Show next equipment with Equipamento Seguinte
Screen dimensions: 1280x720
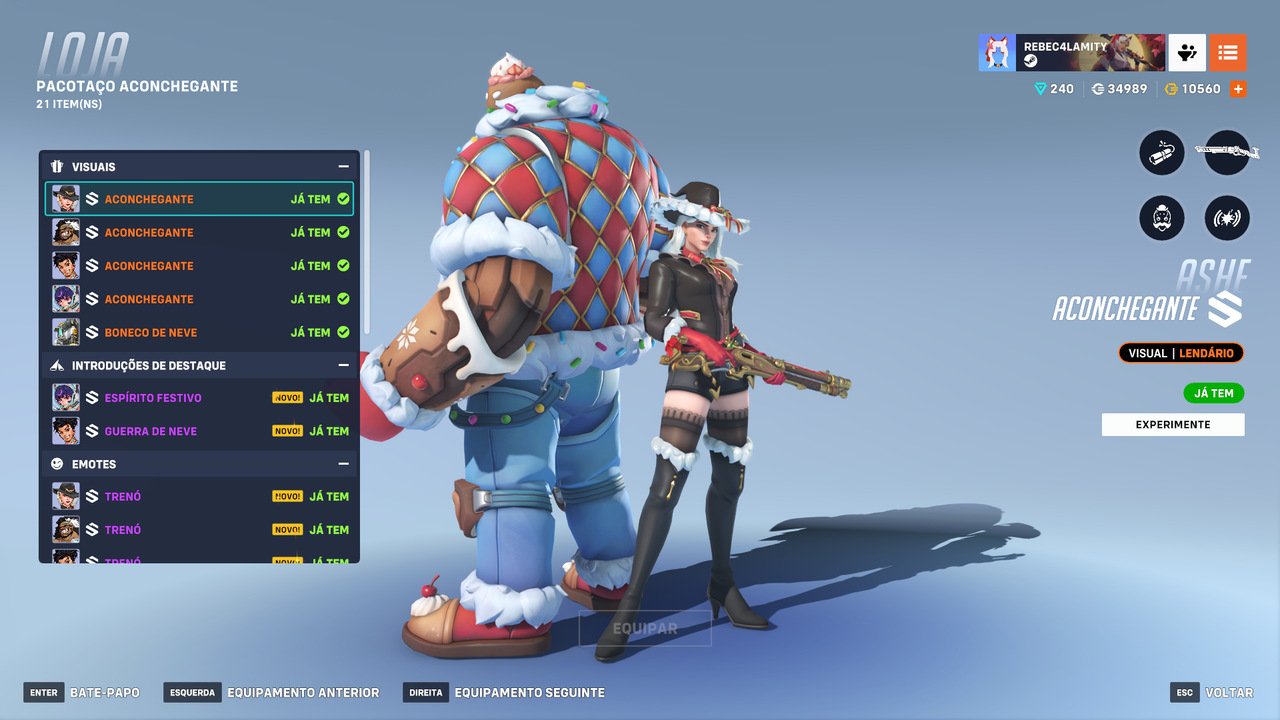(x=505, y=692)
